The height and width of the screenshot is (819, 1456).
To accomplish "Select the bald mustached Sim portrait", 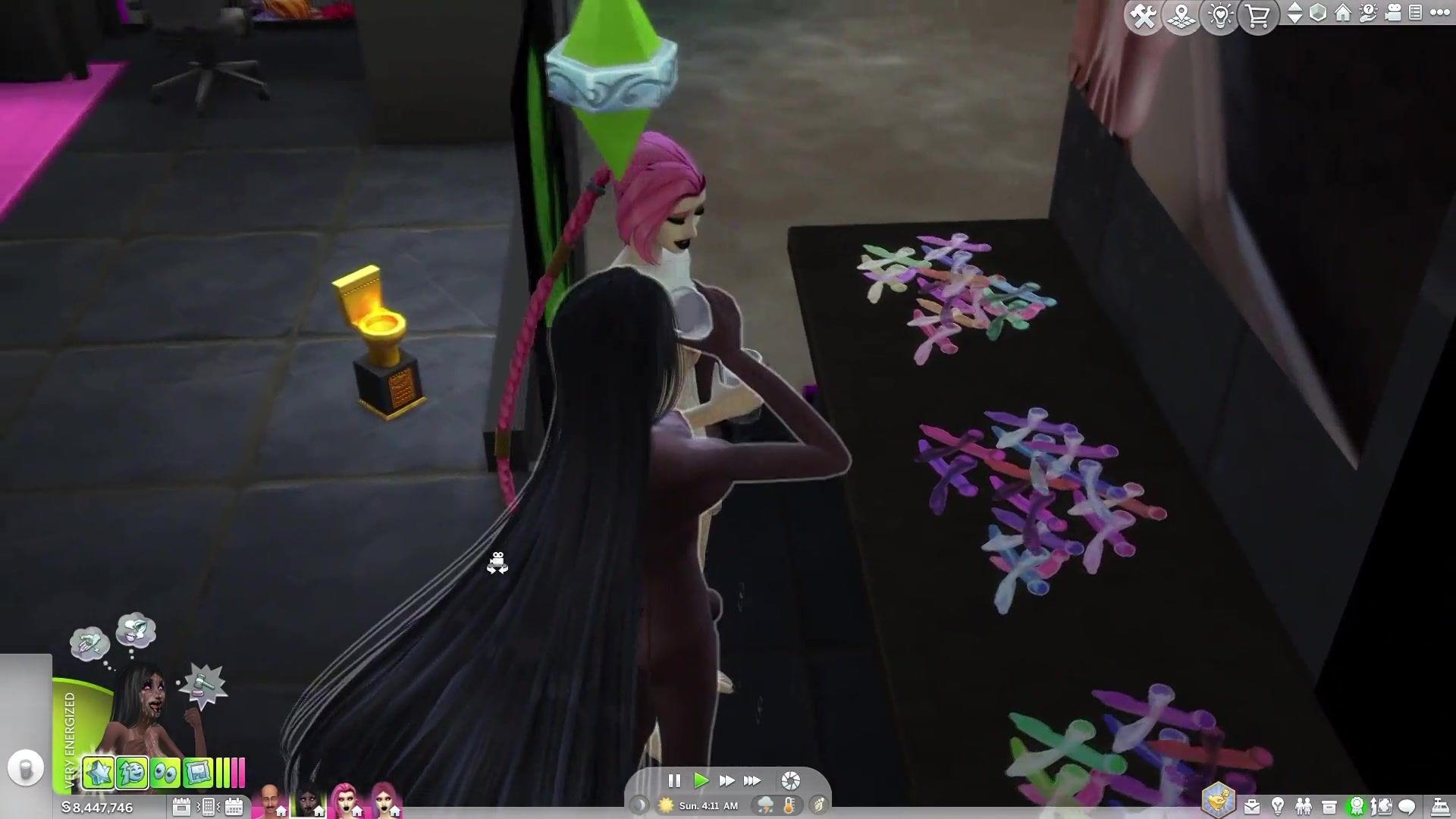I will click(x=270, y=801).
